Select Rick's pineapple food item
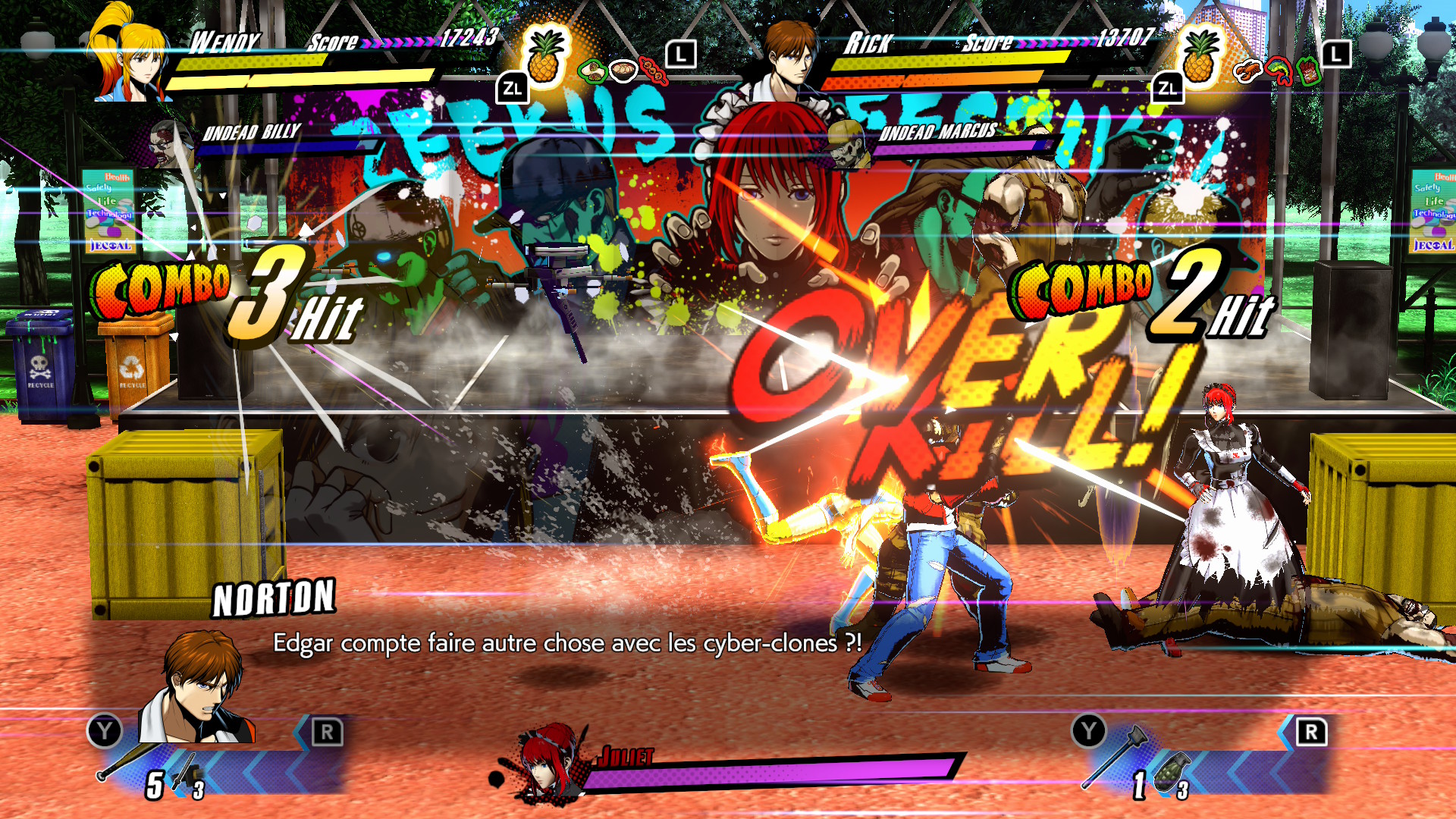Screen dimensions: 1456x819 1198,58
